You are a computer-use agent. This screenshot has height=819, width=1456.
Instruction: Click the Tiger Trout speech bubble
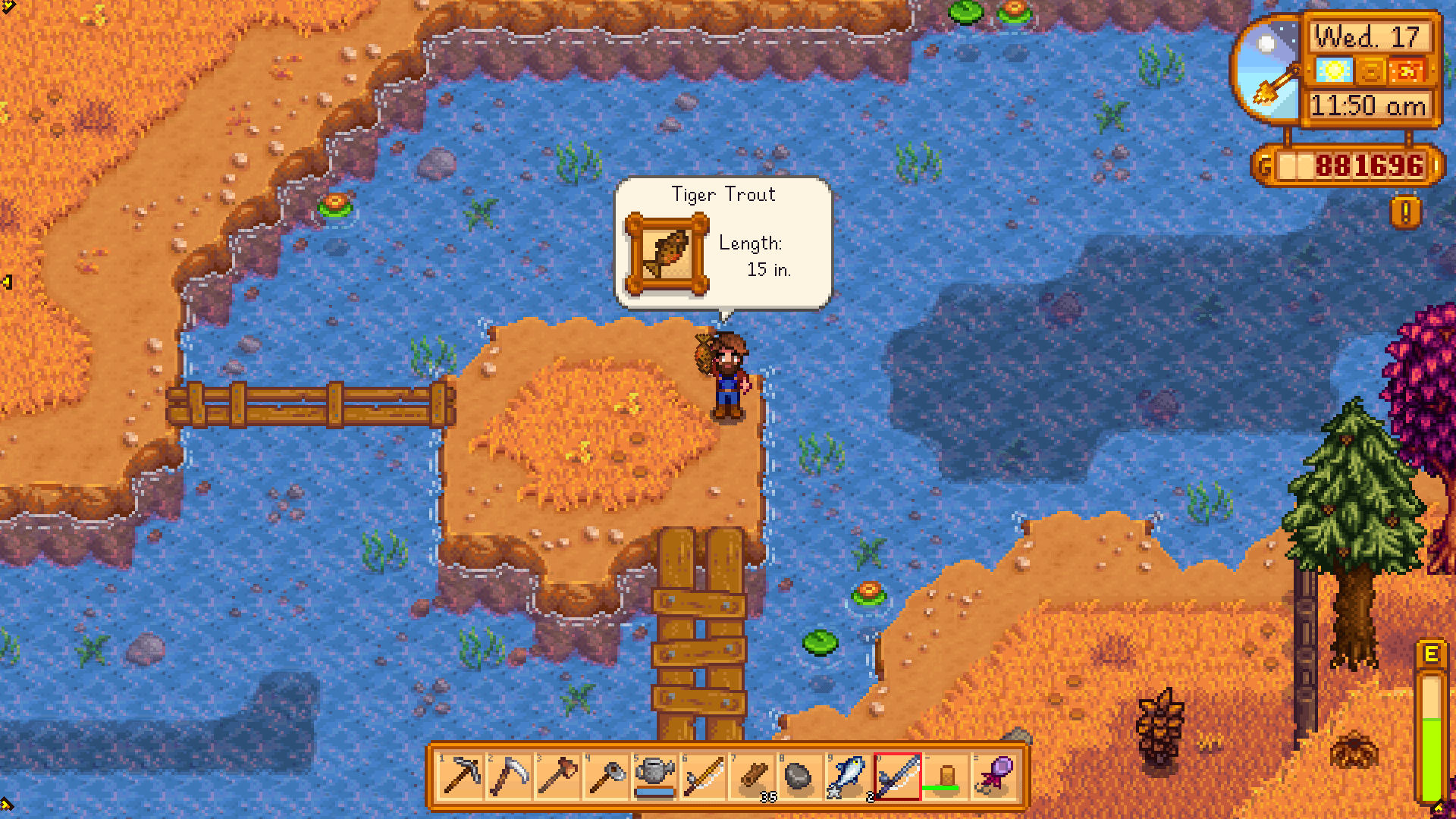coord(720,243)
